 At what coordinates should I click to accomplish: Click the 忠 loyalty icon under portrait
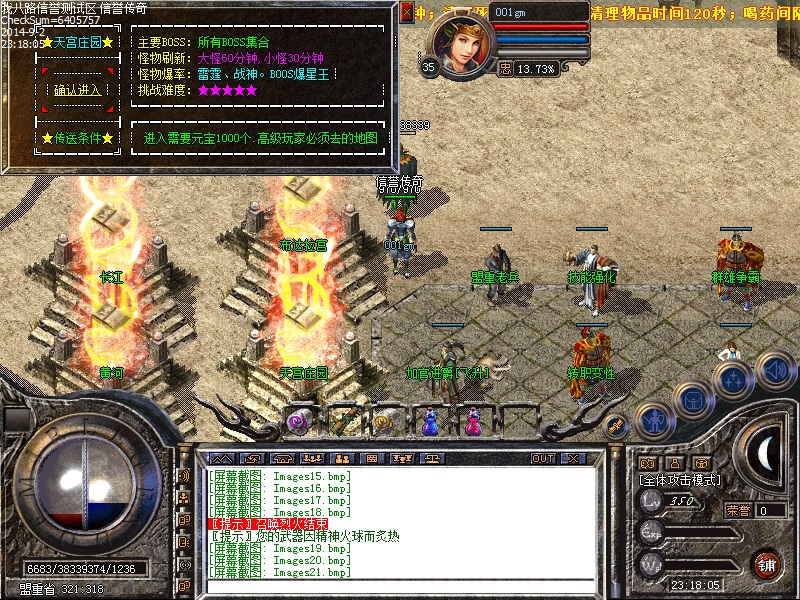coord(505,69)
